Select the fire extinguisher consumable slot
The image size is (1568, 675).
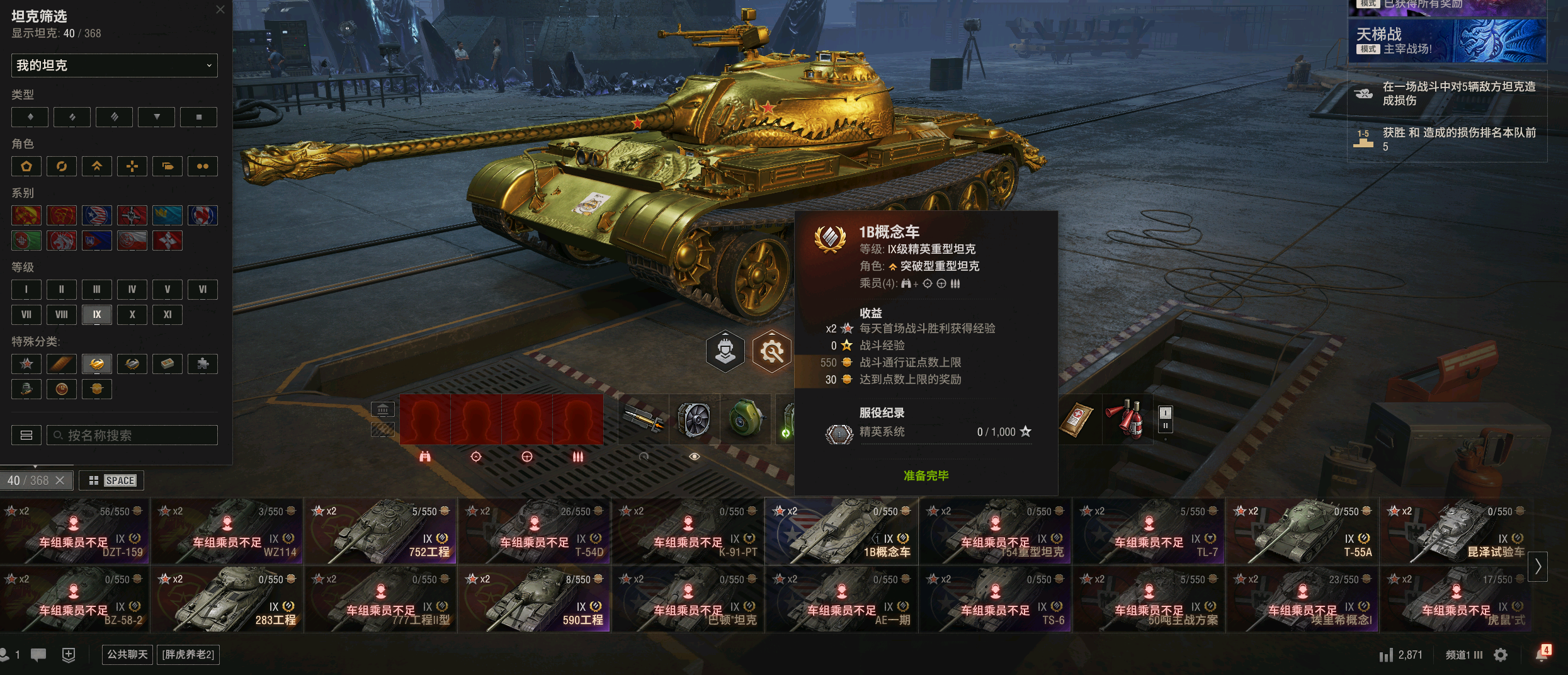(x=1128, y=419)
